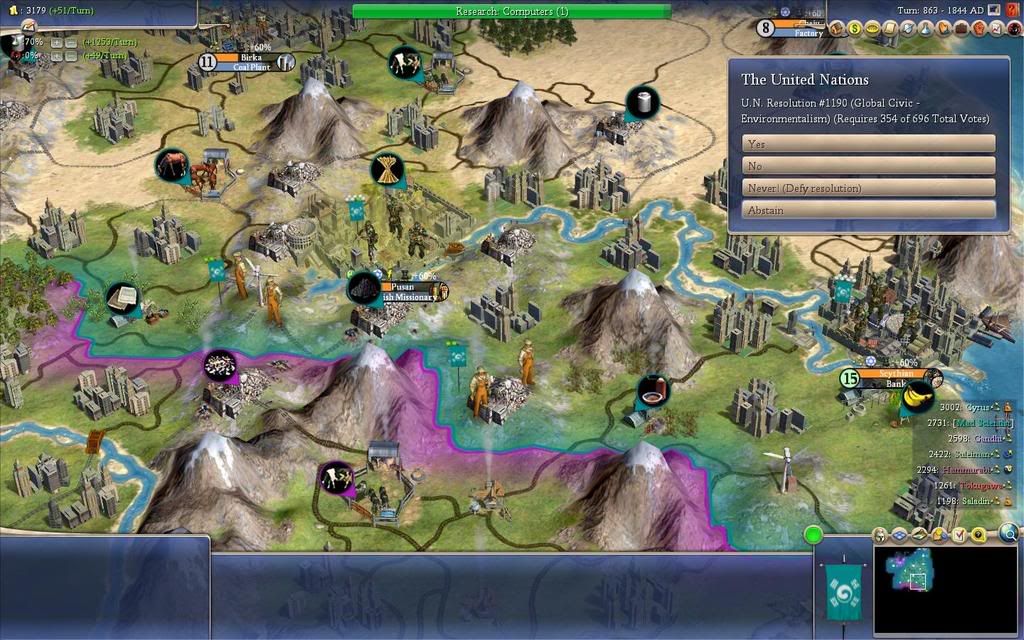
Task: Increase the research rate with plus button
Action: point(56,43)
